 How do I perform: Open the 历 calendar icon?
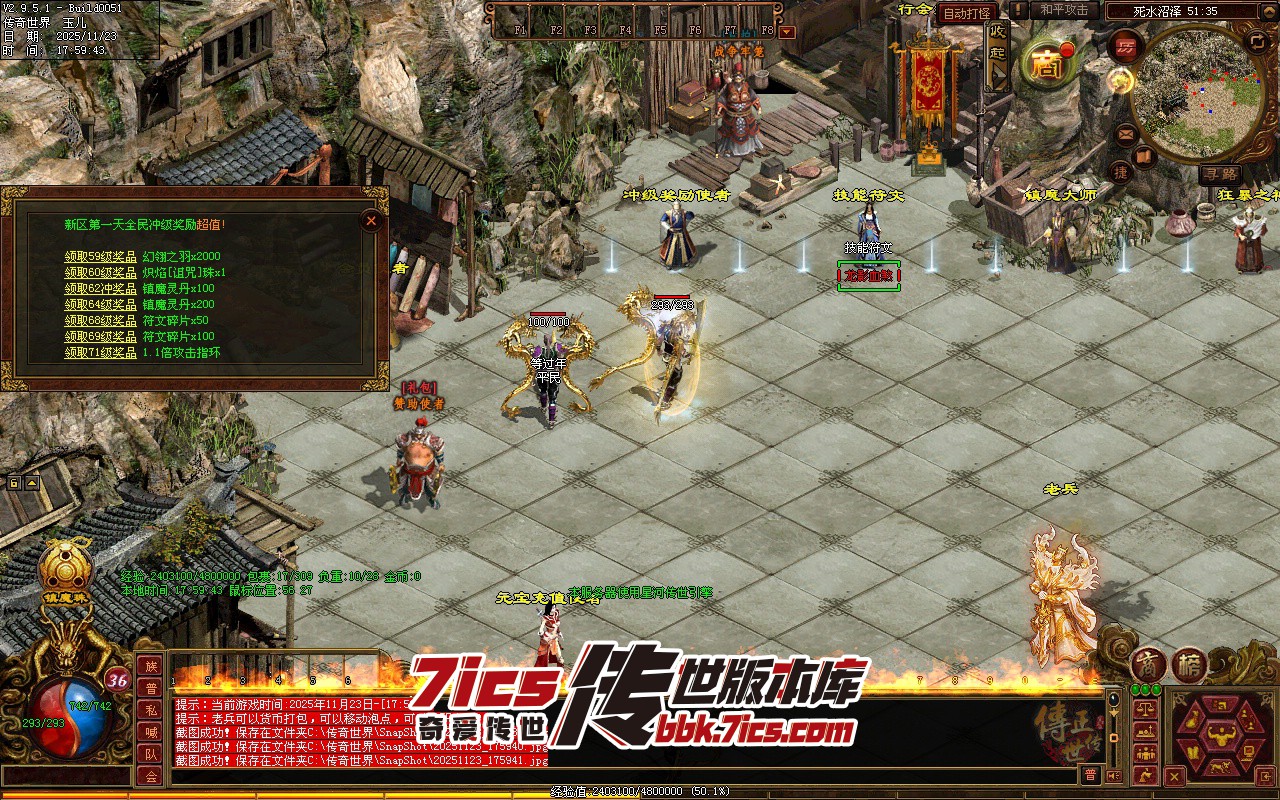point(1127,47)
